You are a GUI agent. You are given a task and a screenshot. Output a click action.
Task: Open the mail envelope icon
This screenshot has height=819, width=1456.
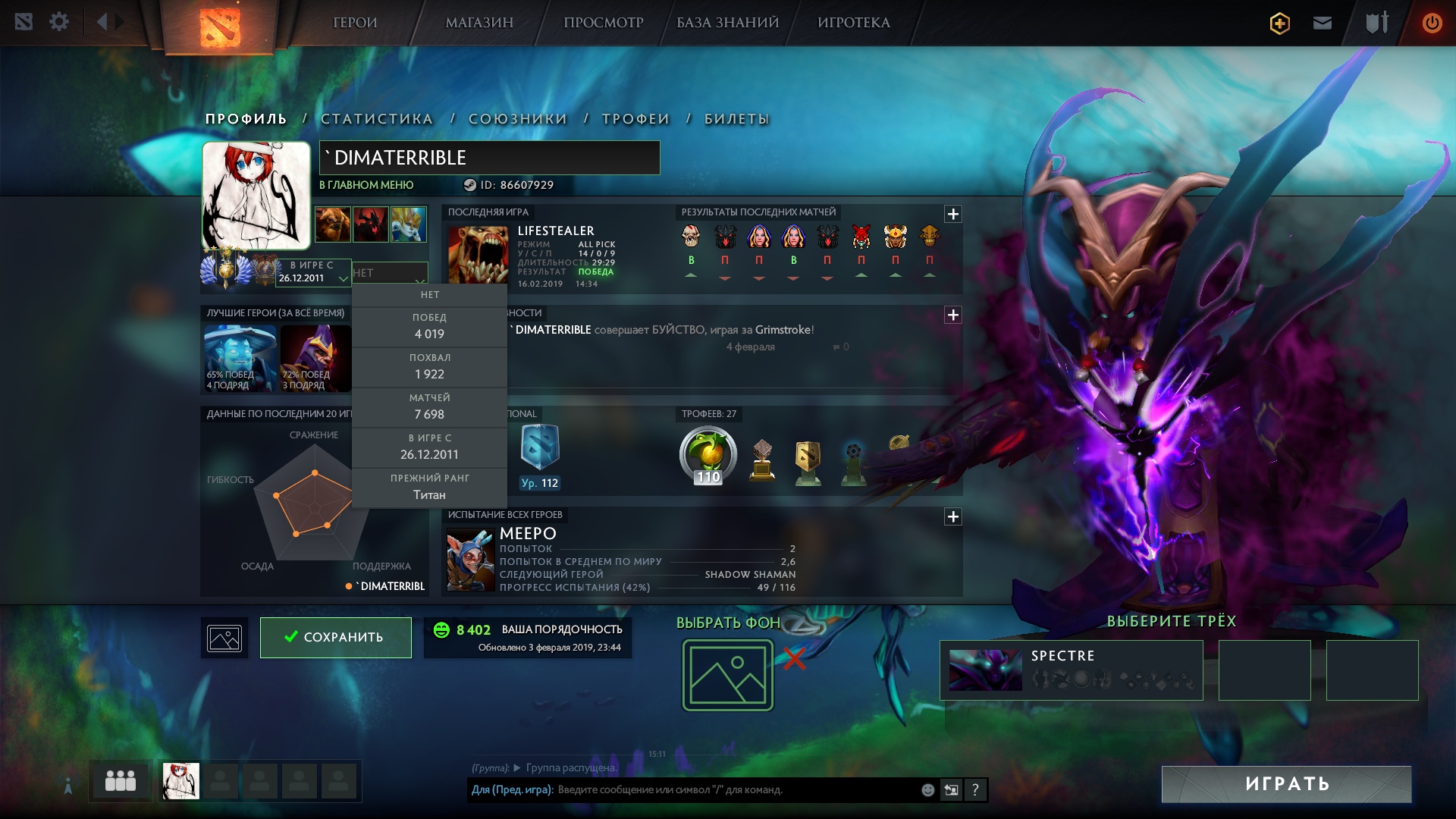pos(1323,23)
